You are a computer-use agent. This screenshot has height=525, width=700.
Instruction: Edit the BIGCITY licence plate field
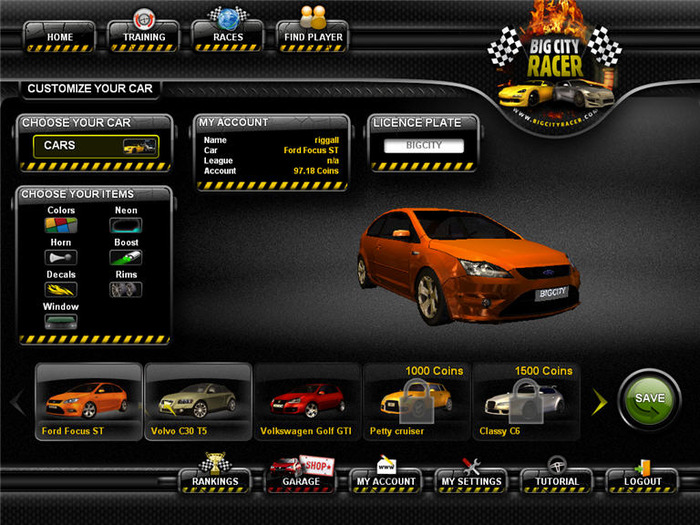pos(426,146)
